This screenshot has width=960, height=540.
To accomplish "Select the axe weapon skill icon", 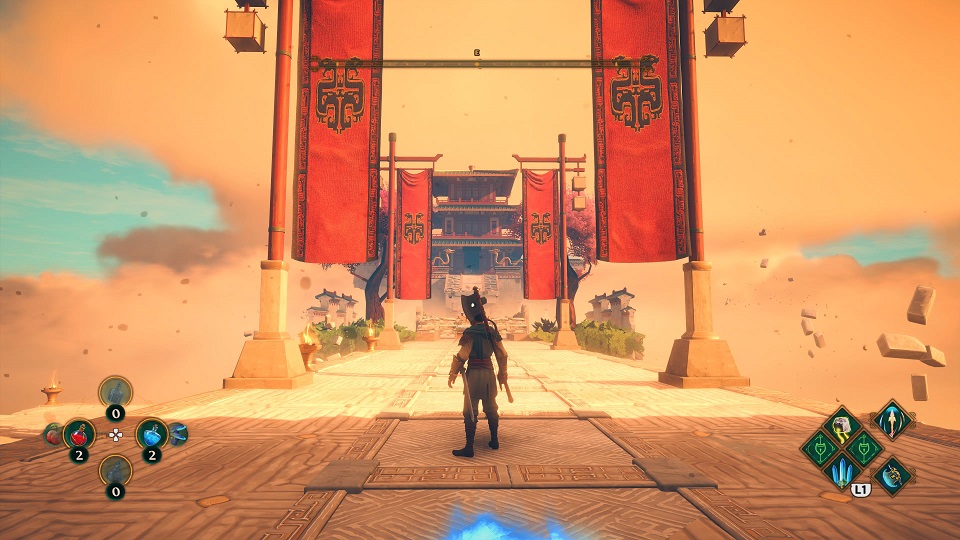I will pos(891,475).
